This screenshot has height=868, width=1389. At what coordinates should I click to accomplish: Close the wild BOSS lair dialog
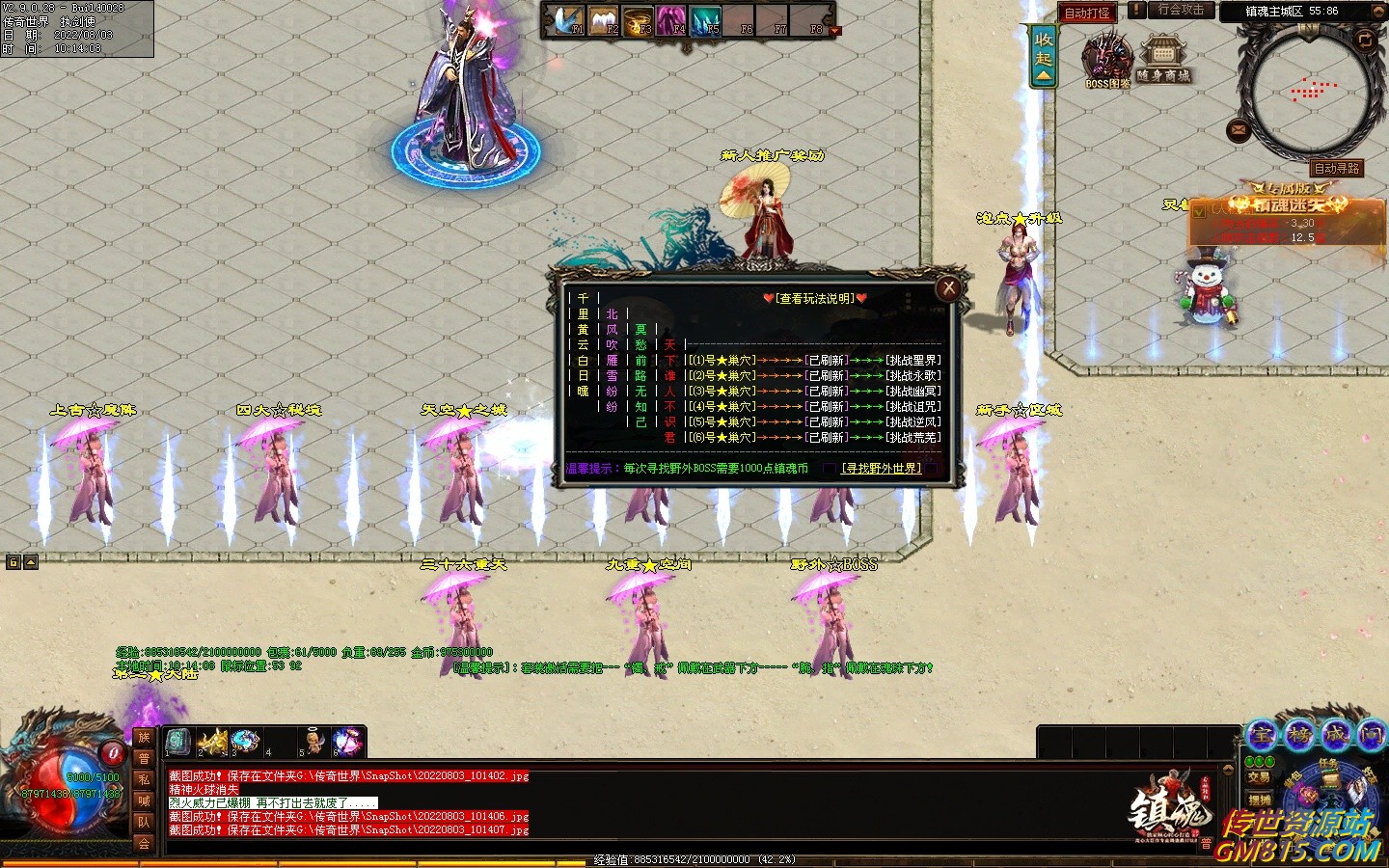[949, 287]
